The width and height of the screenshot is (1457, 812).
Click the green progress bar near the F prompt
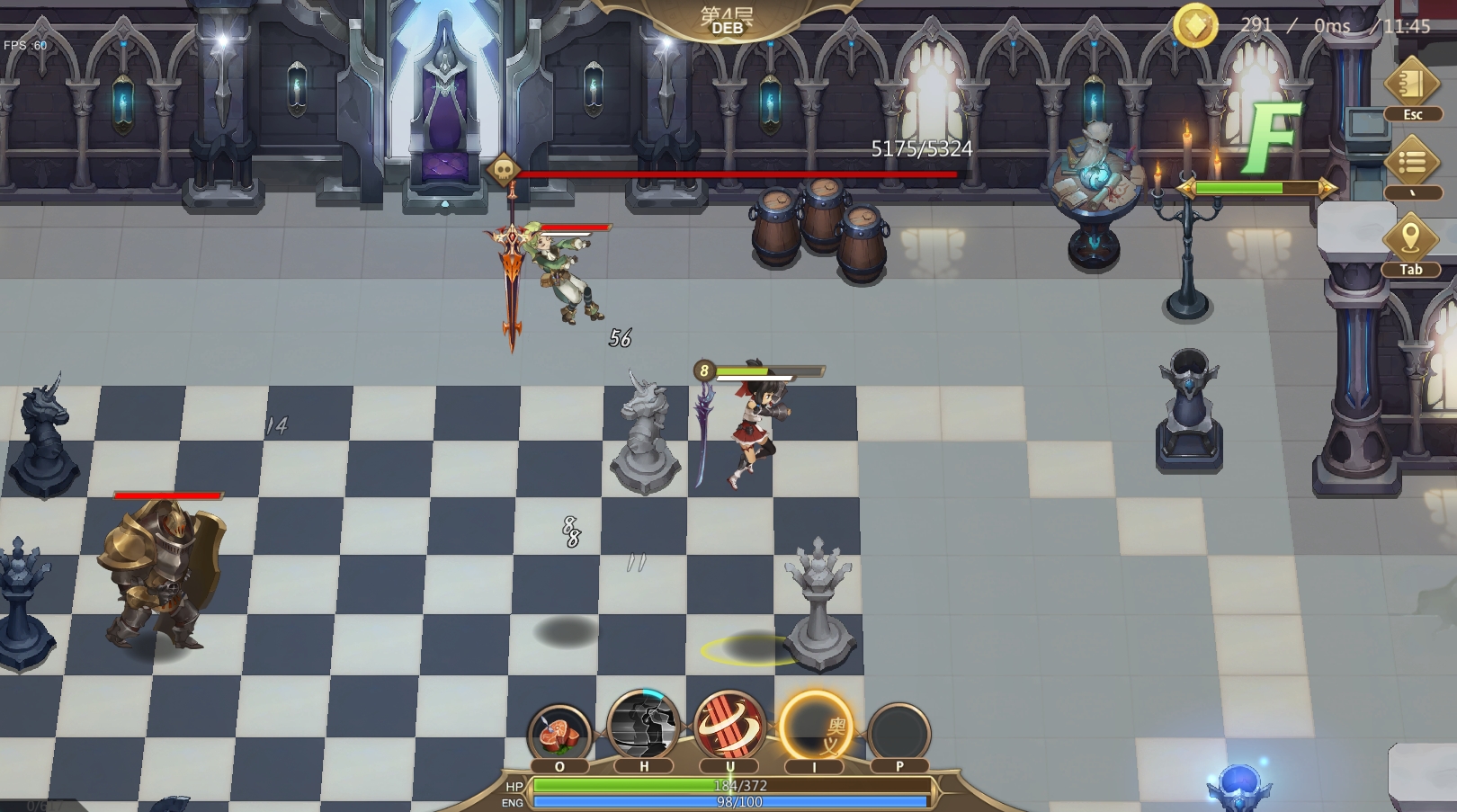(1258, 189)
